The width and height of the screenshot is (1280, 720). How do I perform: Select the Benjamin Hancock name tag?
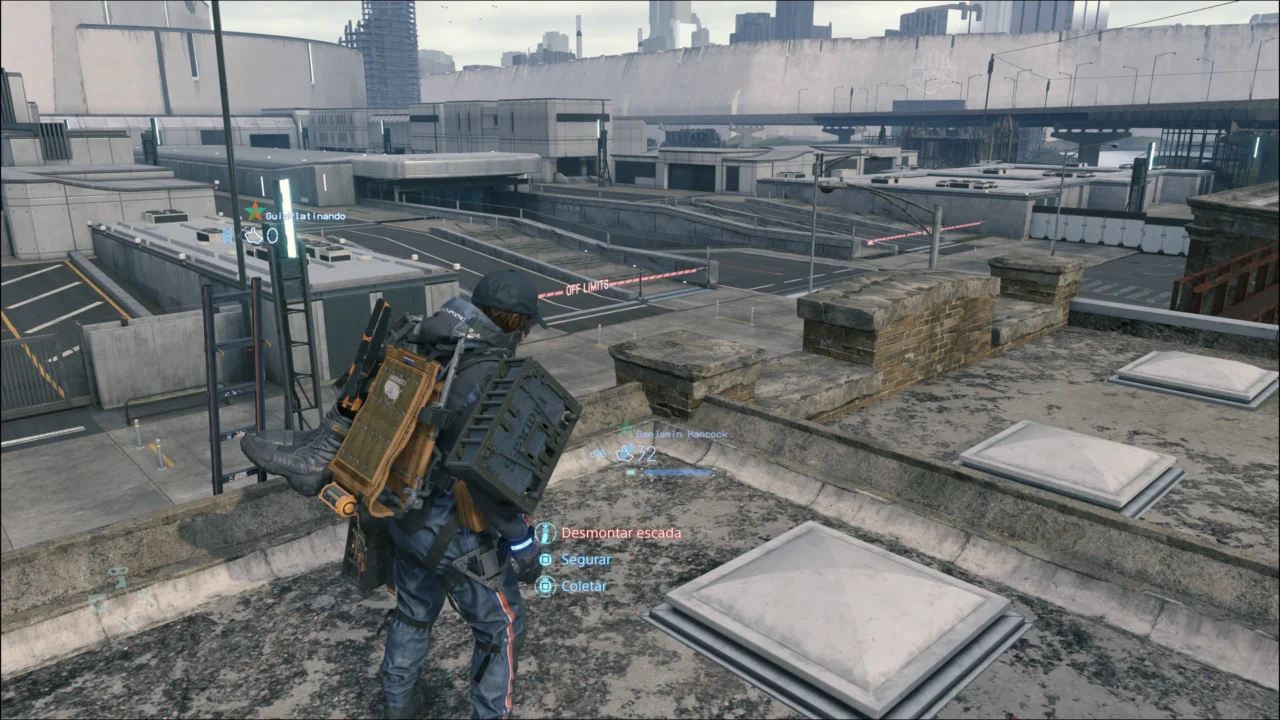coord(680,435)
